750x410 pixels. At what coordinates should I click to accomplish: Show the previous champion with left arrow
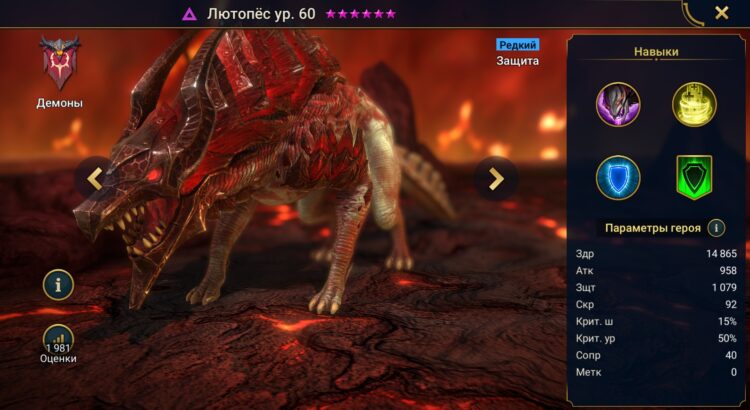pos(95,178)
